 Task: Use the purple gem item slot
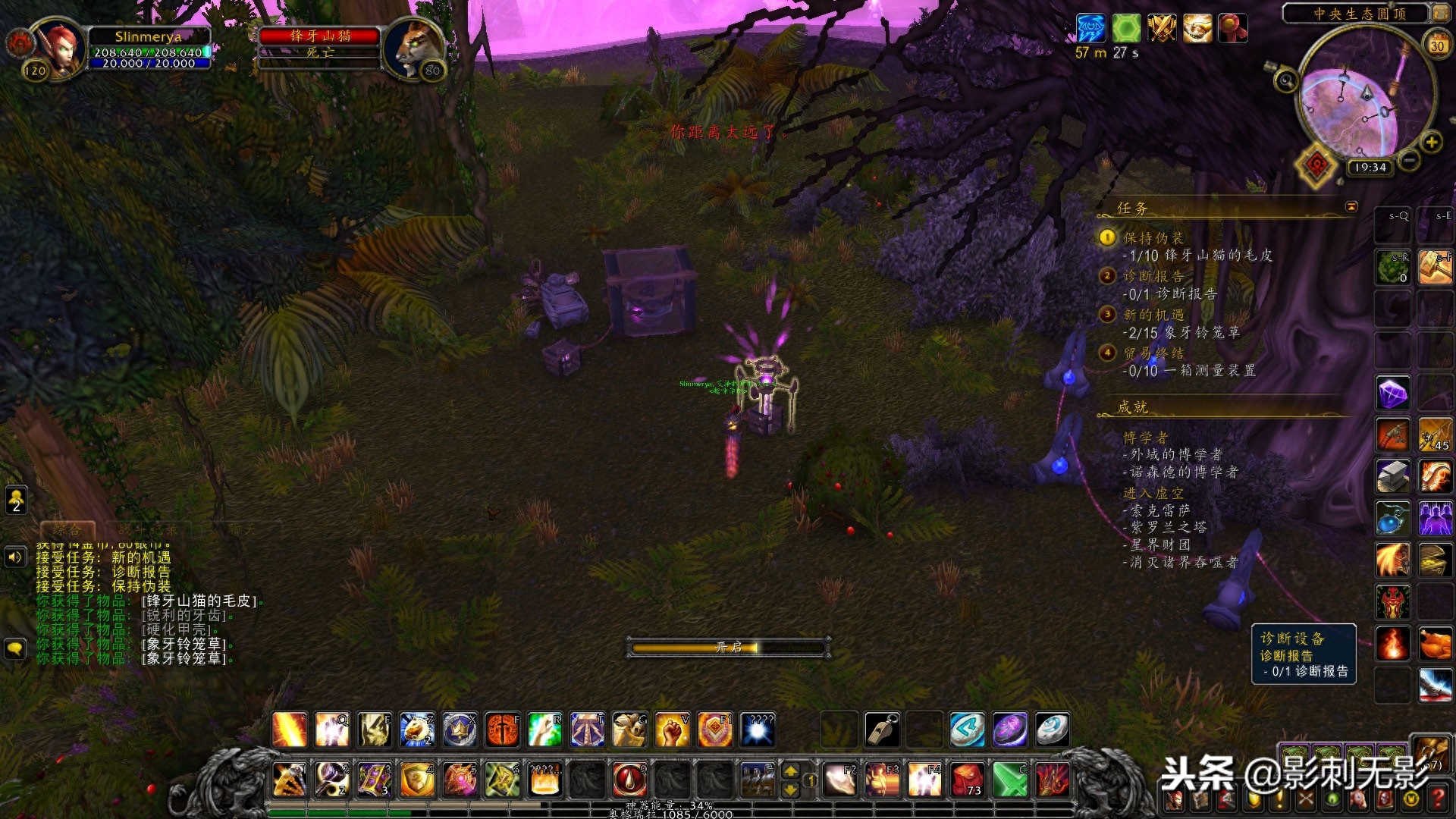[1393, 393]
